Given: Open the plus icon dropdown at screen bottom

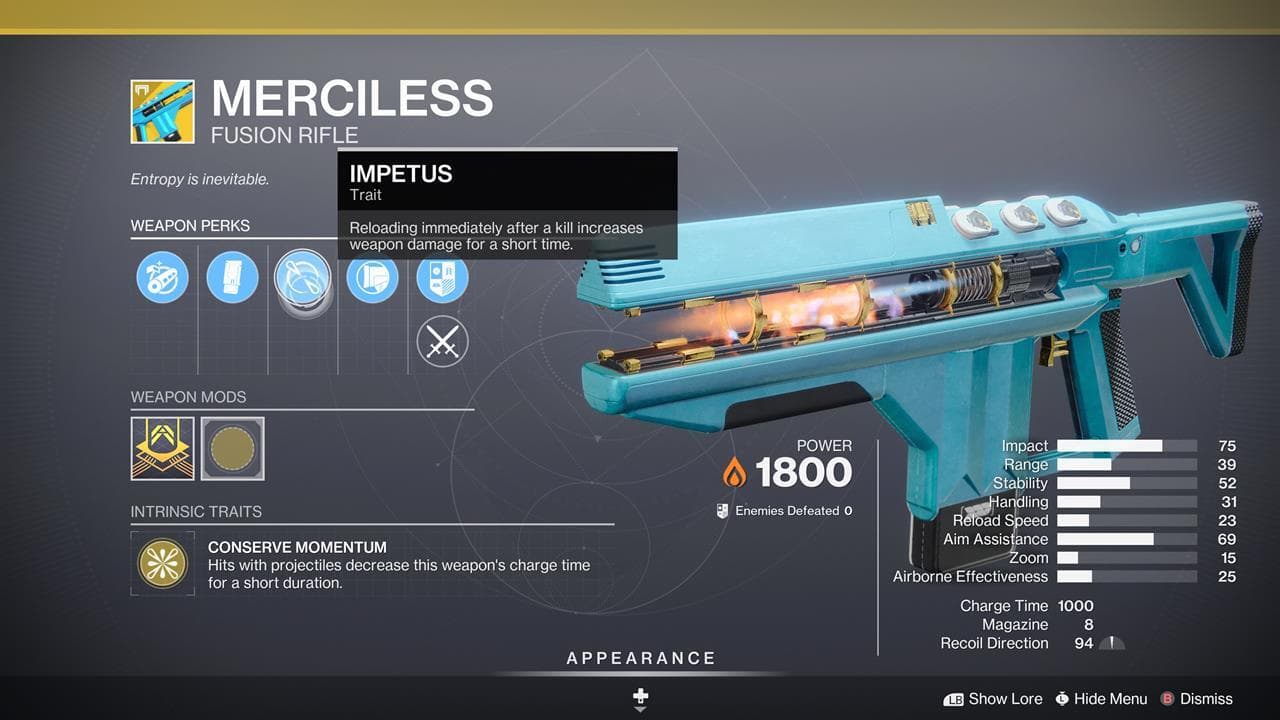Looking at the screenshot, I should pos(639,697).
